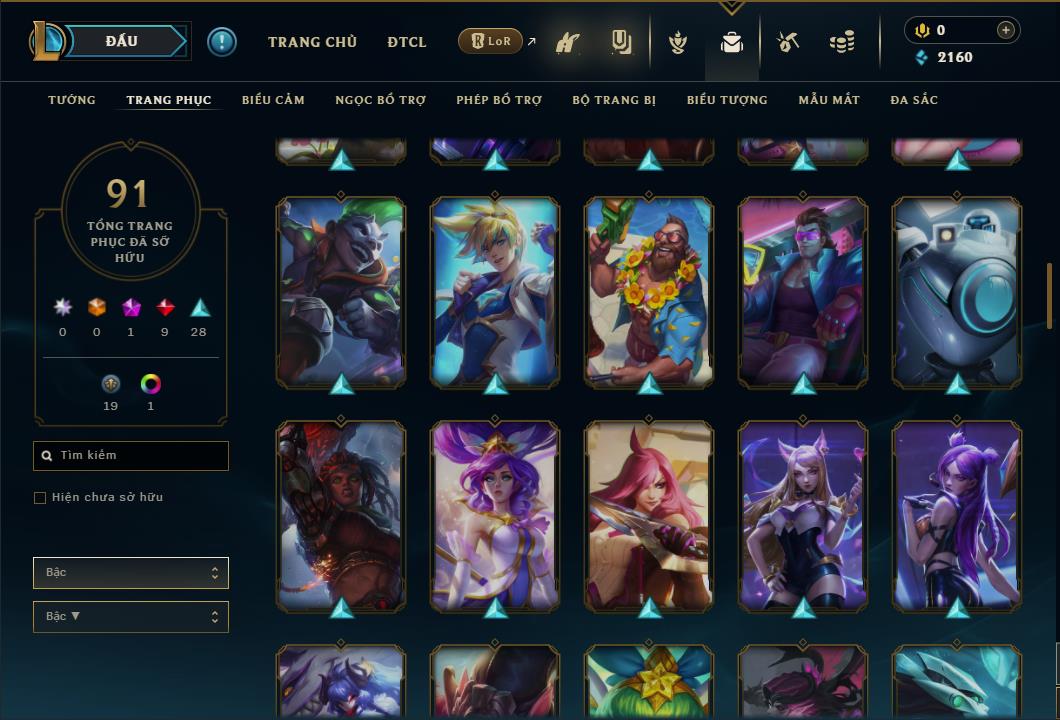The image size is (1060, 720).
Task: Open the Bậc ▼ sort dropdown
Action: [x=131, y=617]
